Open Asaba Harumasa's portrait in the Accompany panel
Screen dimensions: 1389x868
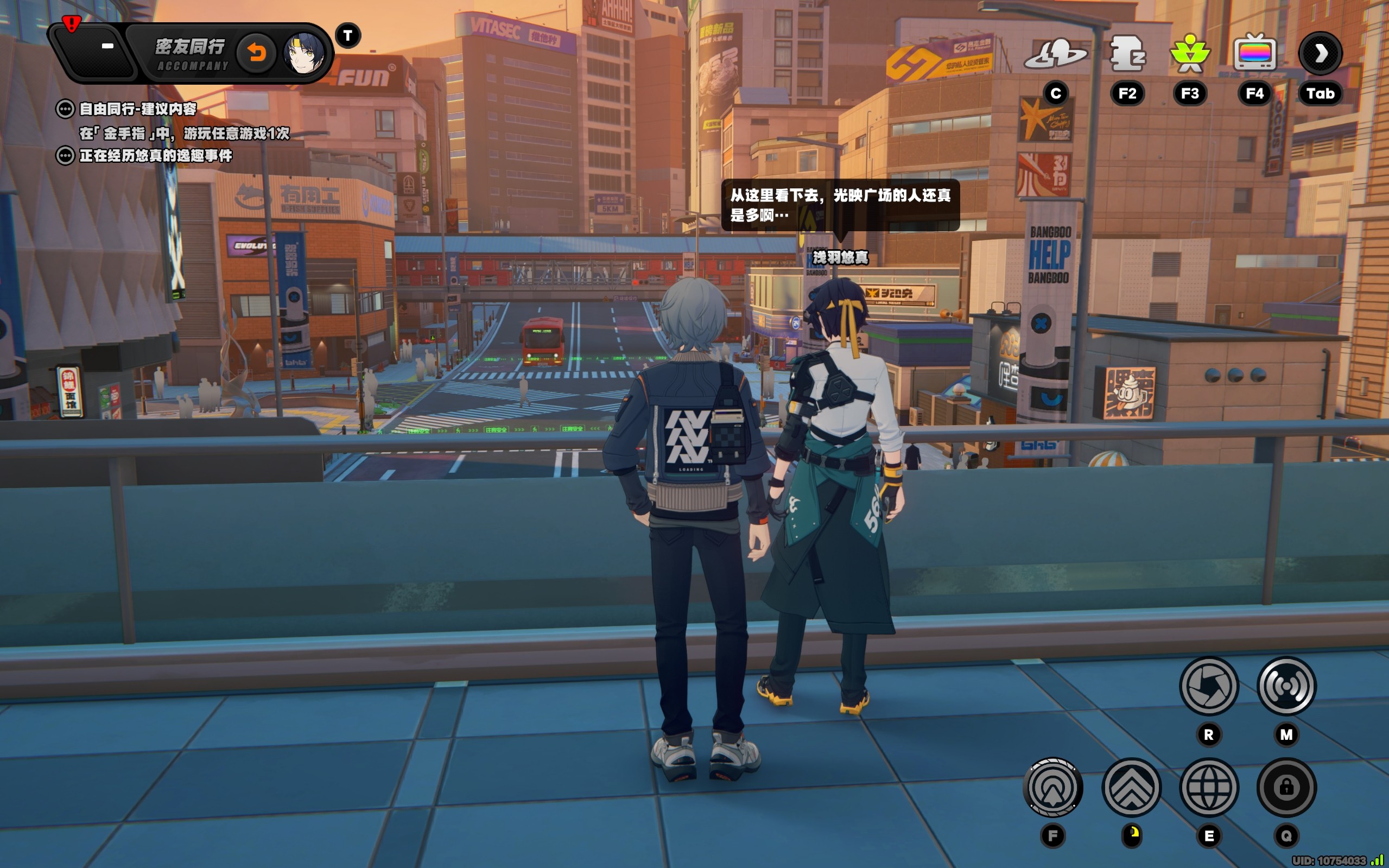tap(303, 53)
